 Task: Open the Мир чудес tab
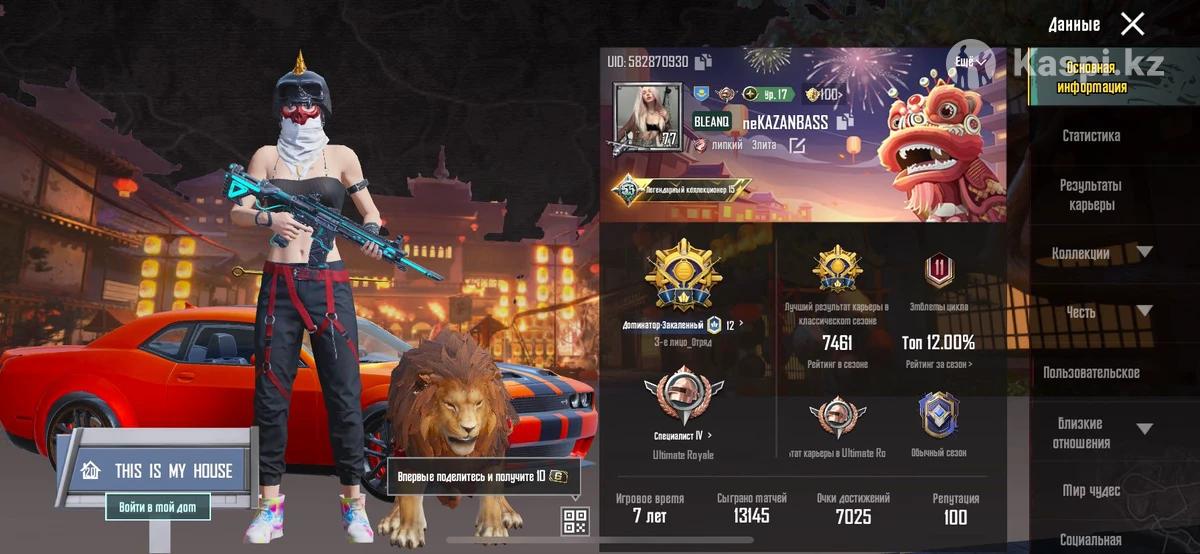[x=1091, y=491]
